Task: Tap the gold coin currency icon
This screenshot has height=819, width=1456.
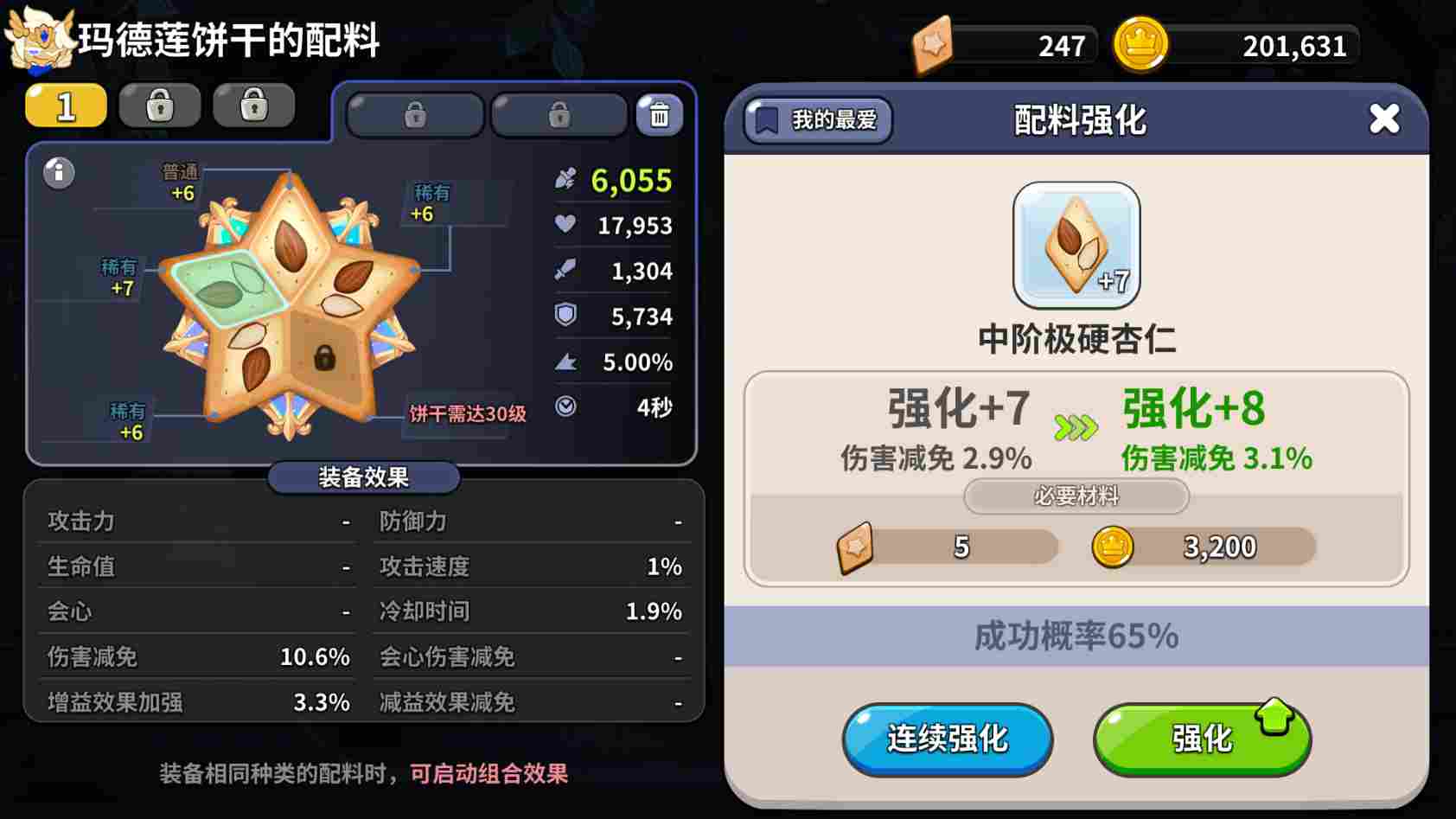Action: (1140, 44)
